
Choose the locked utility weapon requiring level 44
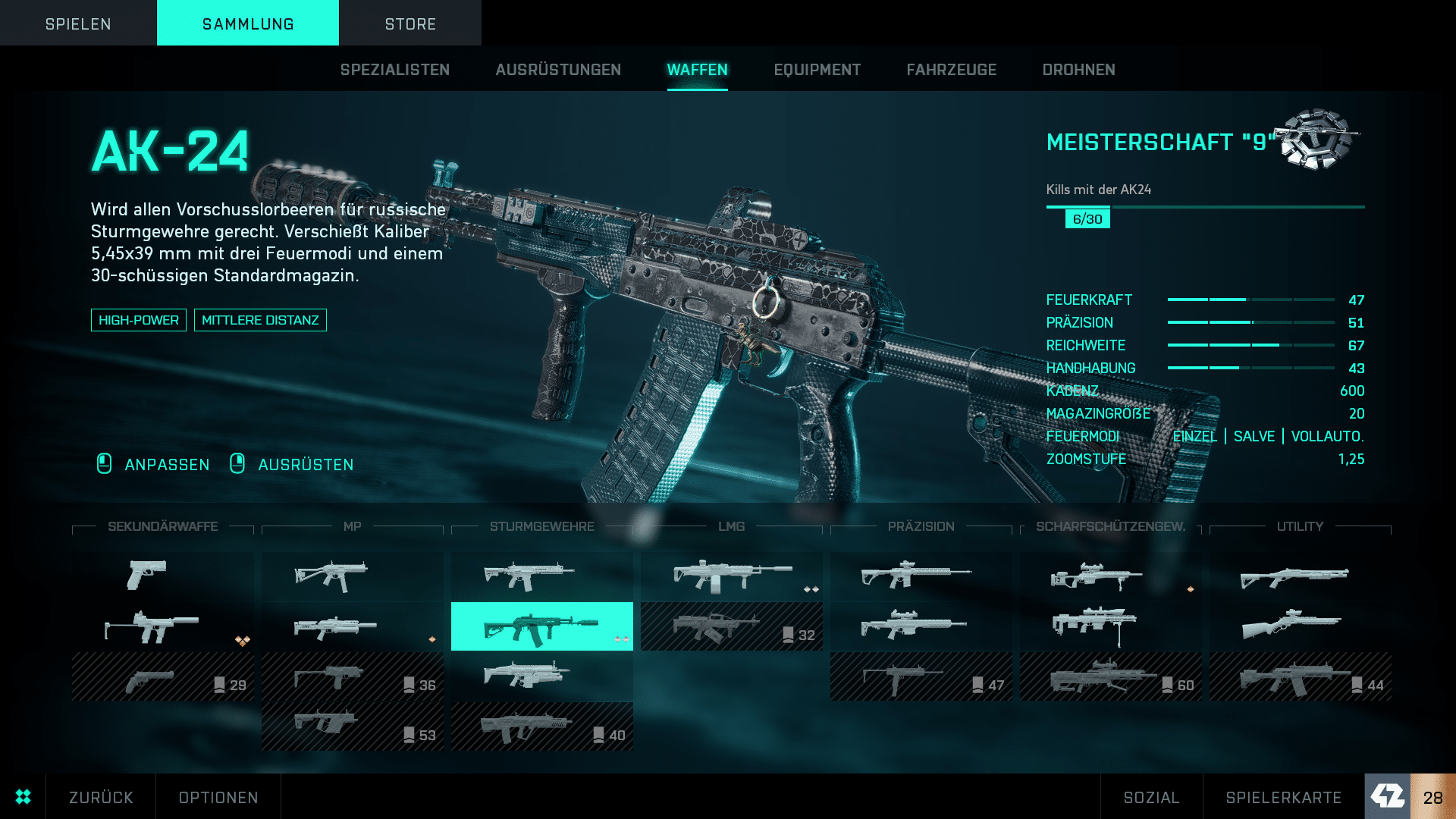(x=1300, y=676)
